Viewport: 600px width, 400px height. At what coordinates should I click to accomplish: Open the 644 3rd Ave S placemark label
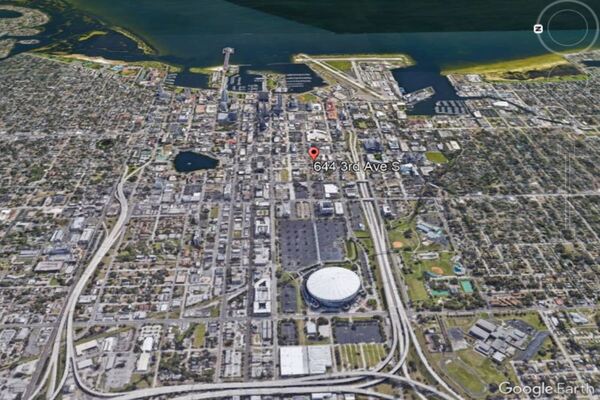[356, 166]
